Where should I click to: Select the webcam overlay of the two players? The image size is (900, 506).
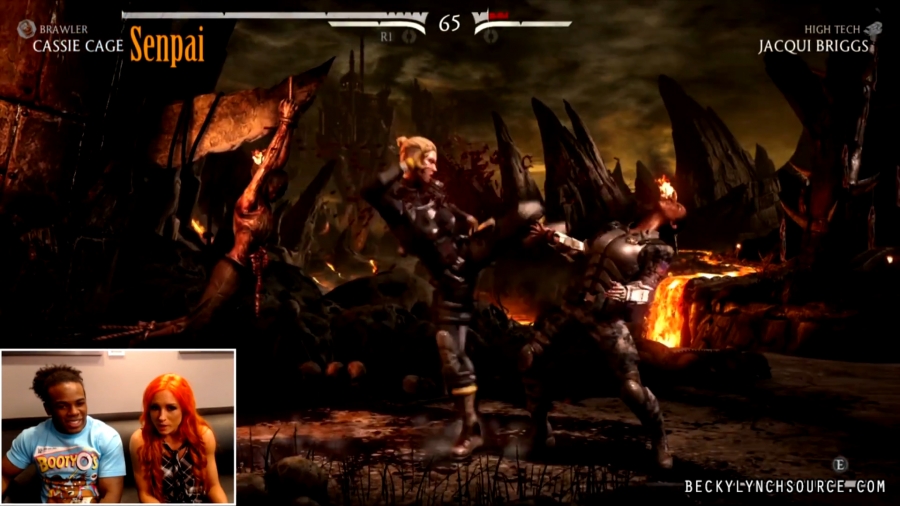(x=118, y=426)
